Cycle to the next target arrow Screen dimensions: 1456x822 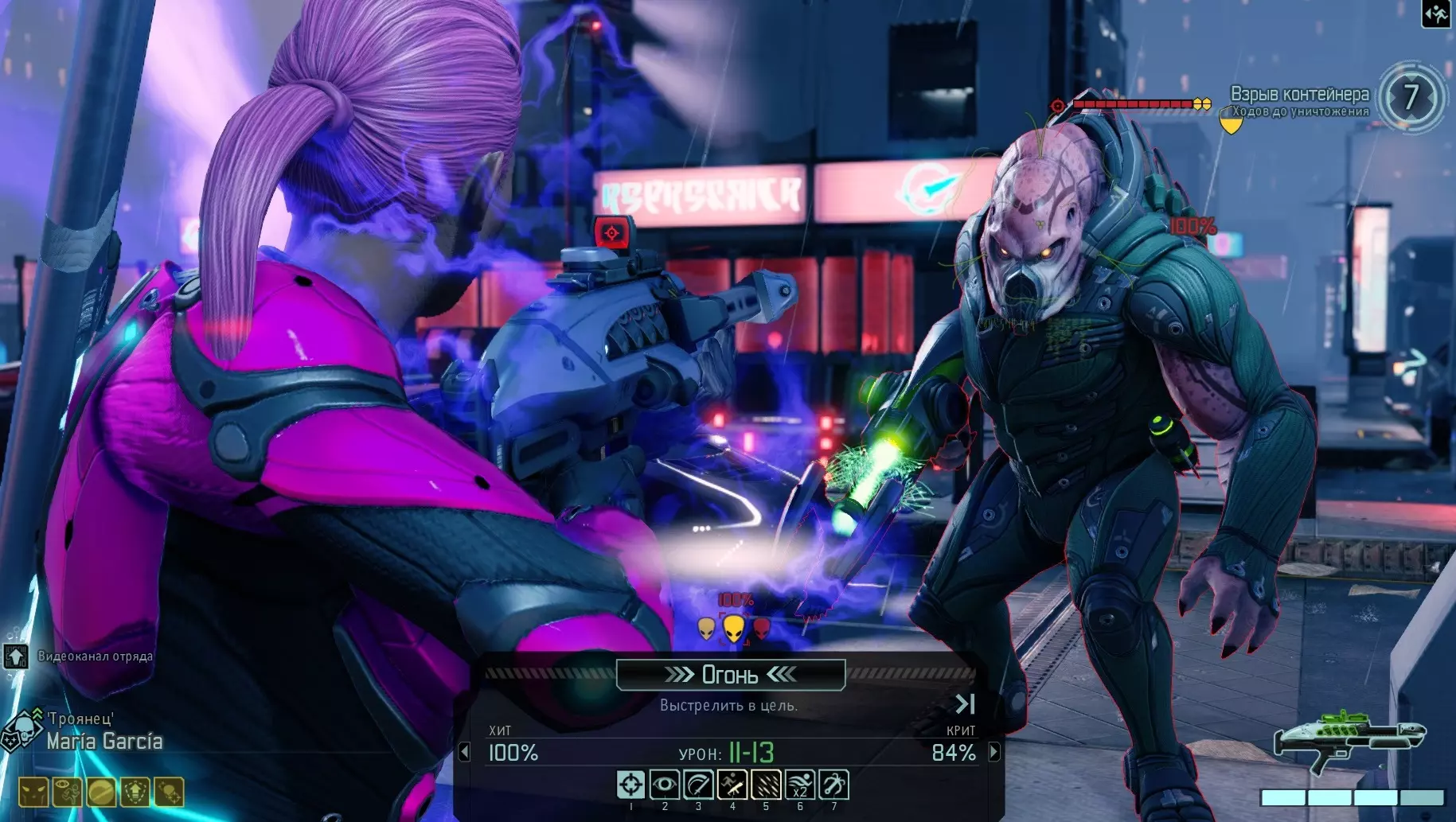point(994,752)
